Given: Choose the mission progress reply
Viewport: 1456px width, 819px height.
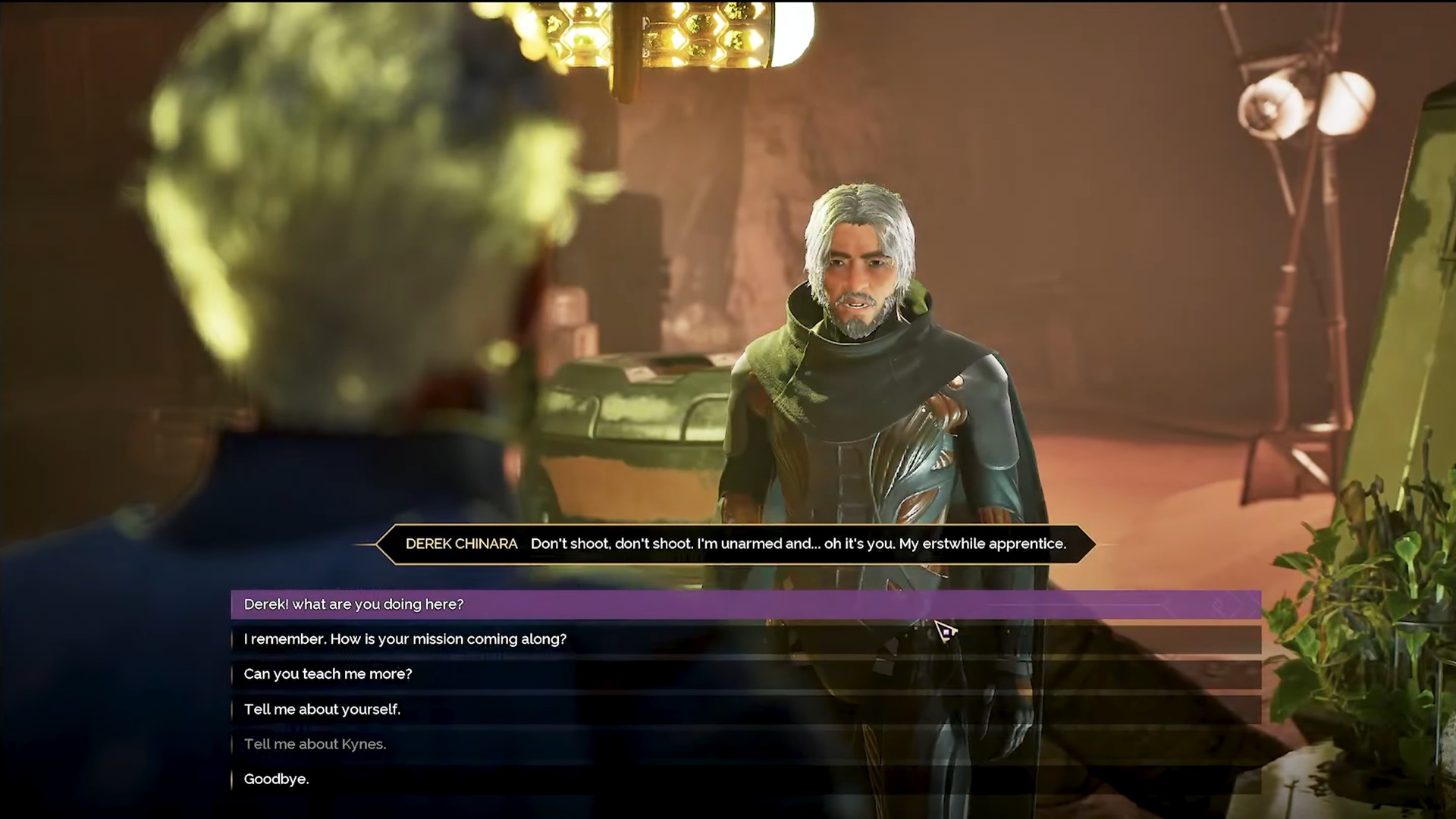Looking at the screenshot, I should (x=405, y=639).
